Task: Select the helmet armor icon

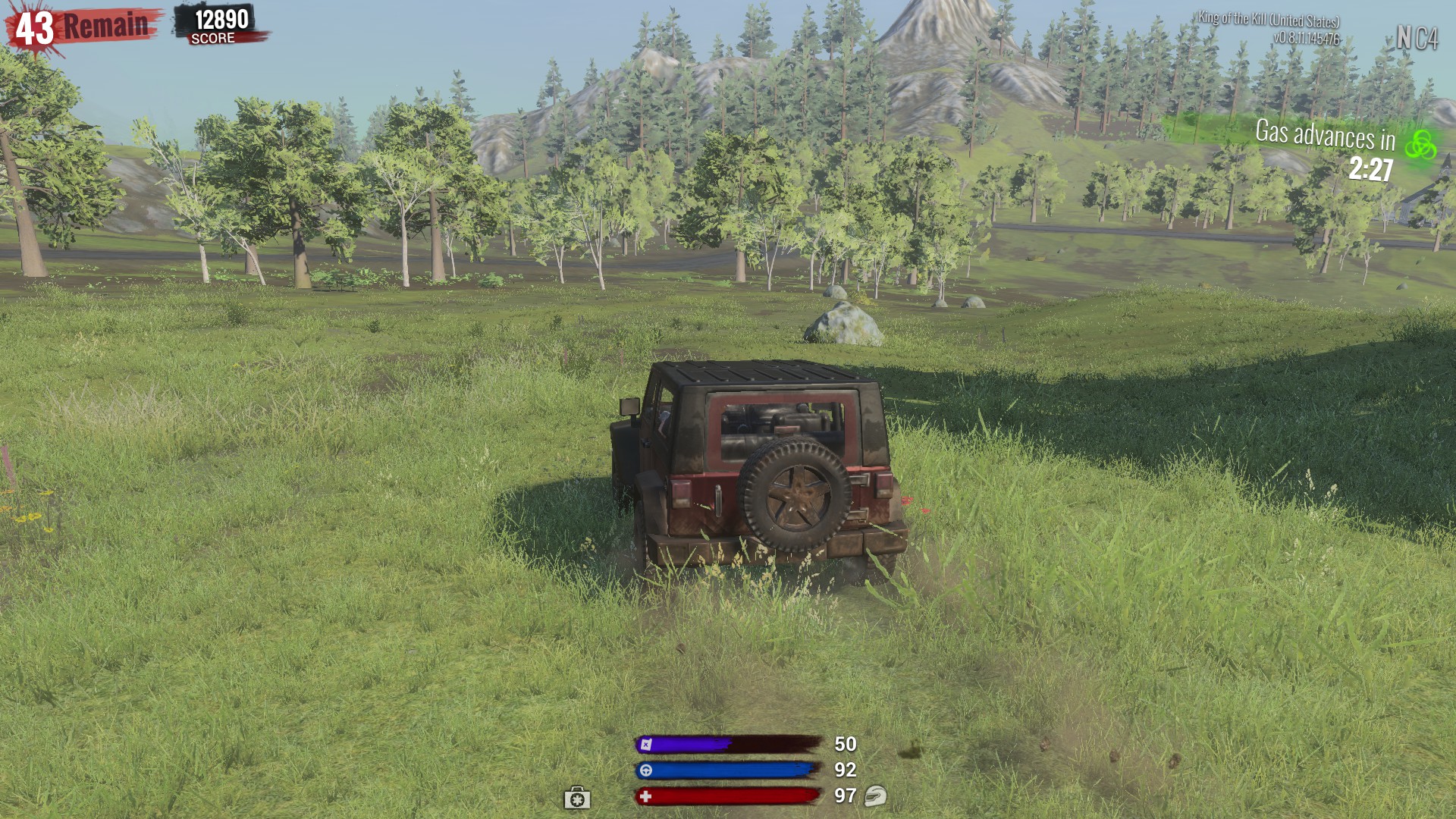Action: pyautogui.click(x=875, y=795)
